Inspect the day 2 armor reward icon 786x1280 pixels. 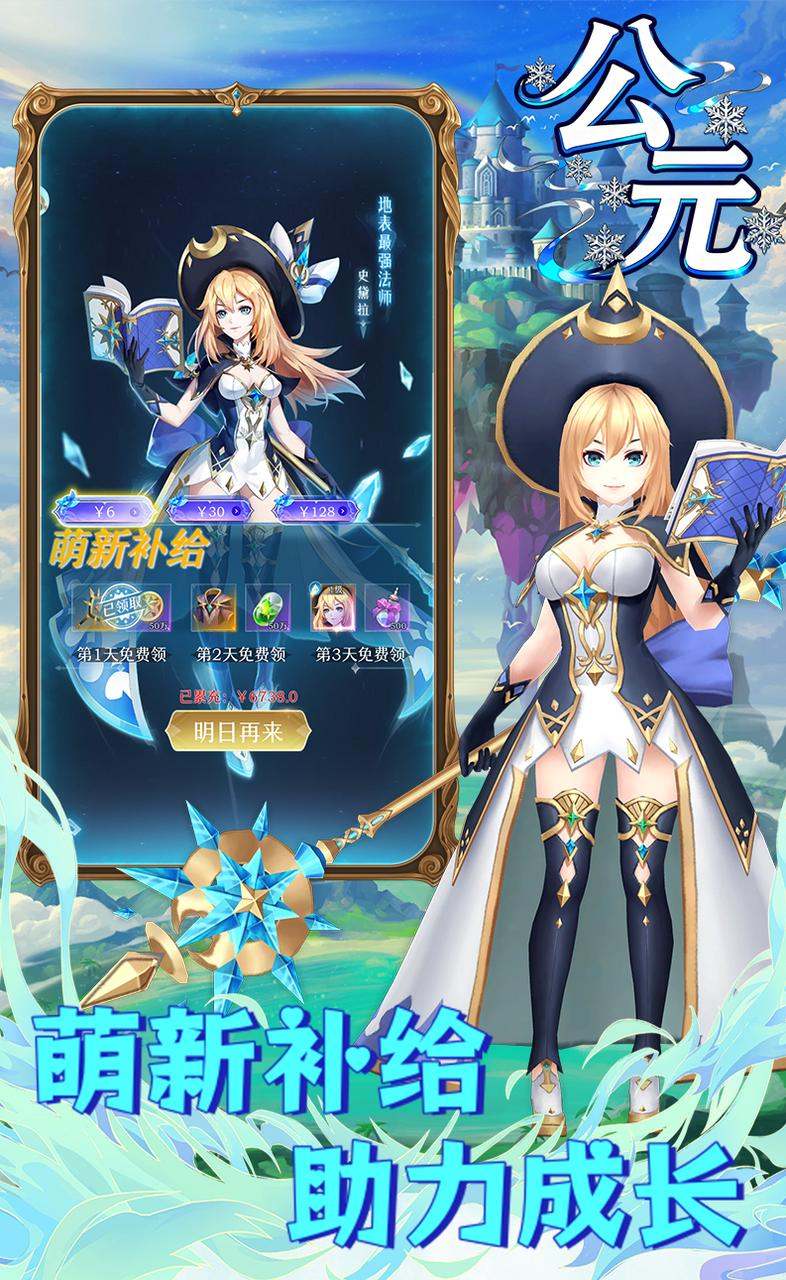[214, 609]
